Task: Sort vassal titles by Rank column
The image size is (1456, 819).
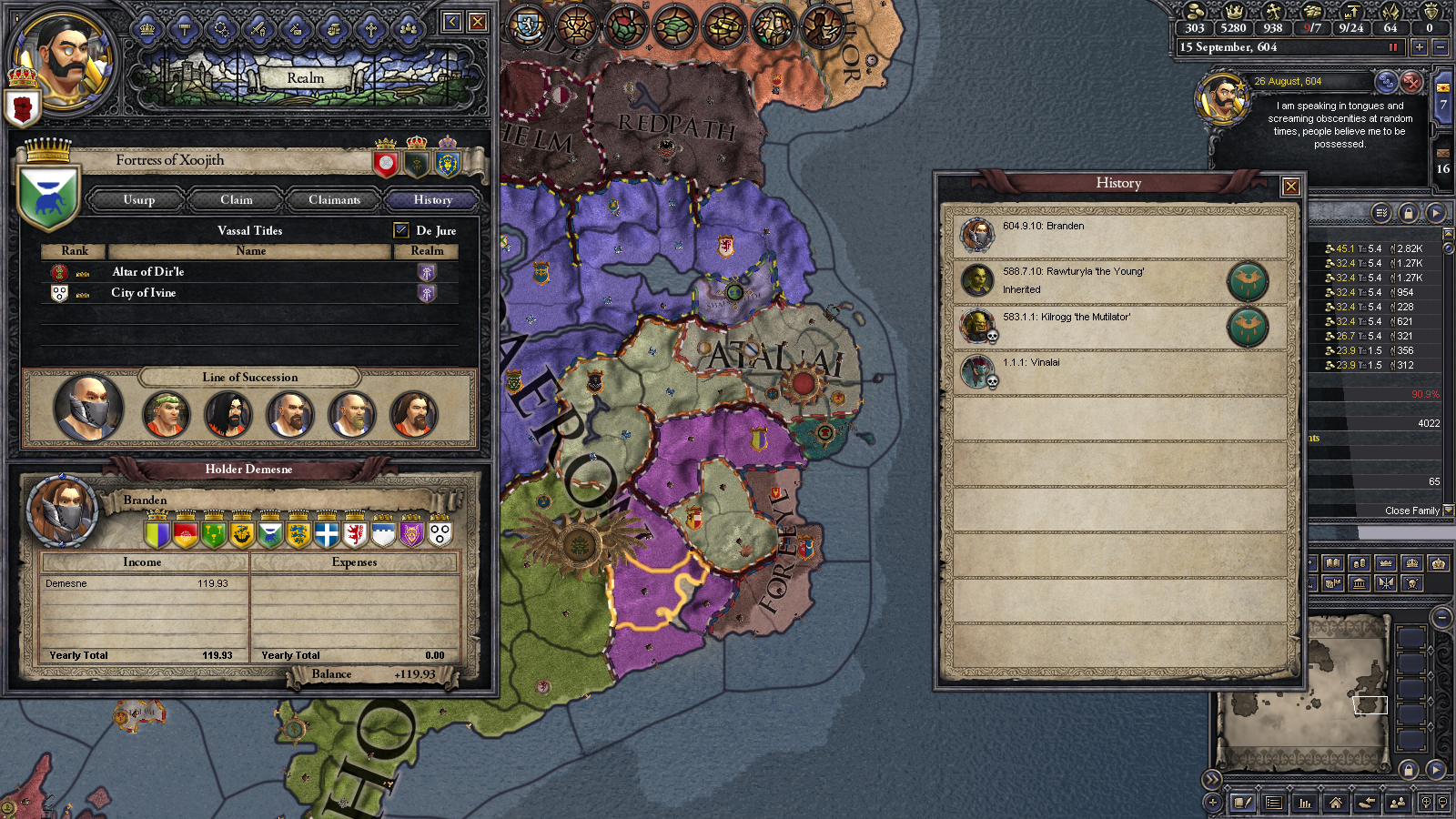Action: [x=75, y=251]
